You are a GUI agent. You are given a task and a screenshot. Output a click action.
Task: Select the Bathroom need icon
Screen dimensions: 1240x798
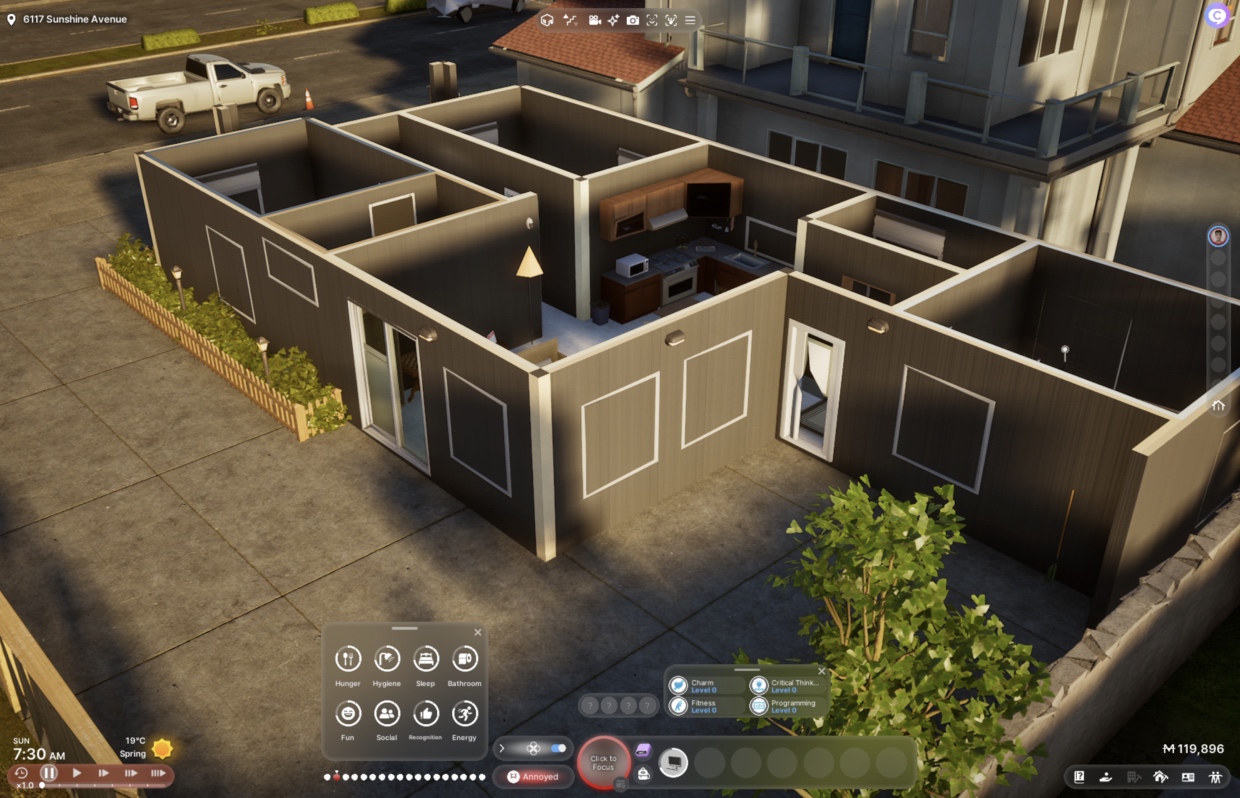pyautogui.click(x=464, y=659)
